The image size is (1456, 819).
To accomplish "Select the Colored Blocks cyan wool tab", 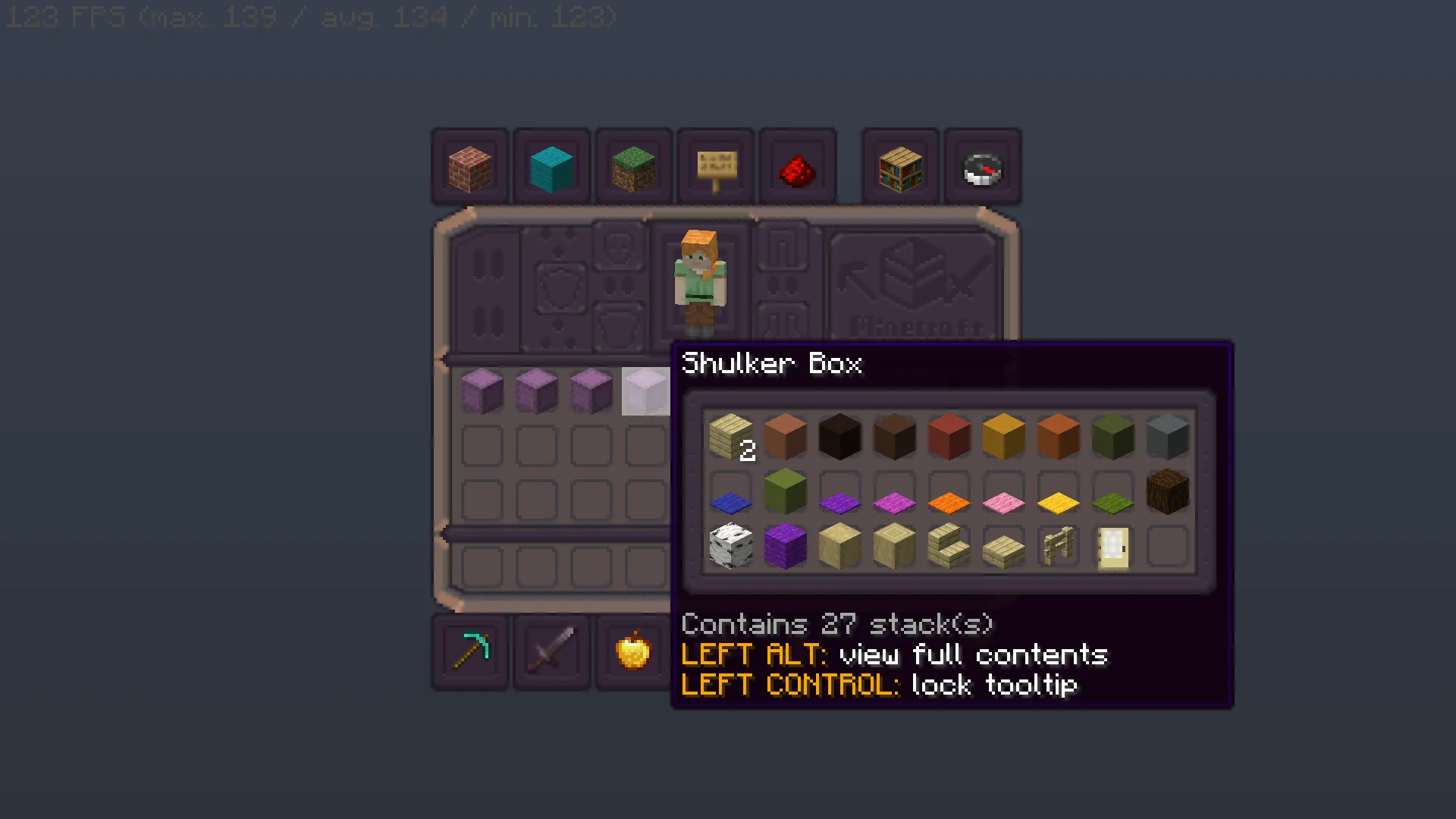I will pyautogui.click(x=551, y=165).
